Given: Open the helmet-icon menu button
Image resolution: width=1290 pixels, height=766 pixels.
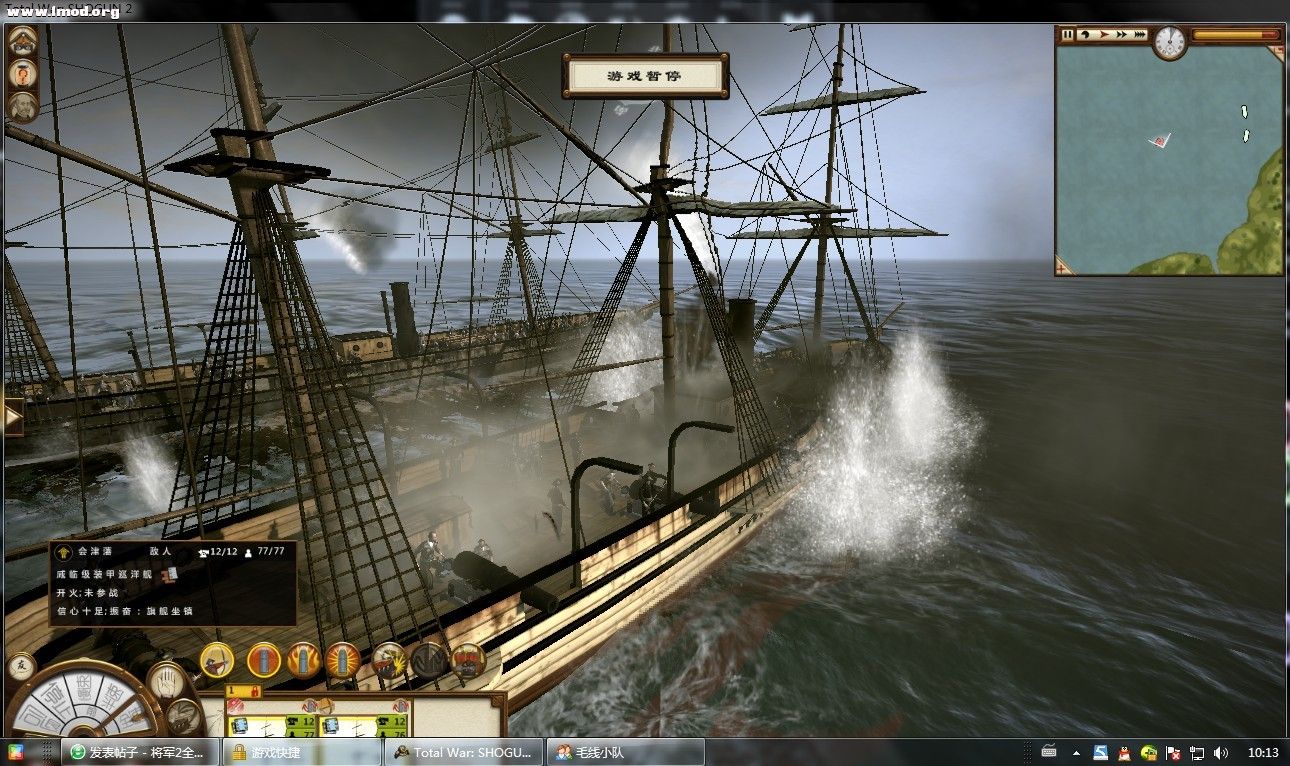Looking at the screenshot, I should point(23,42).
